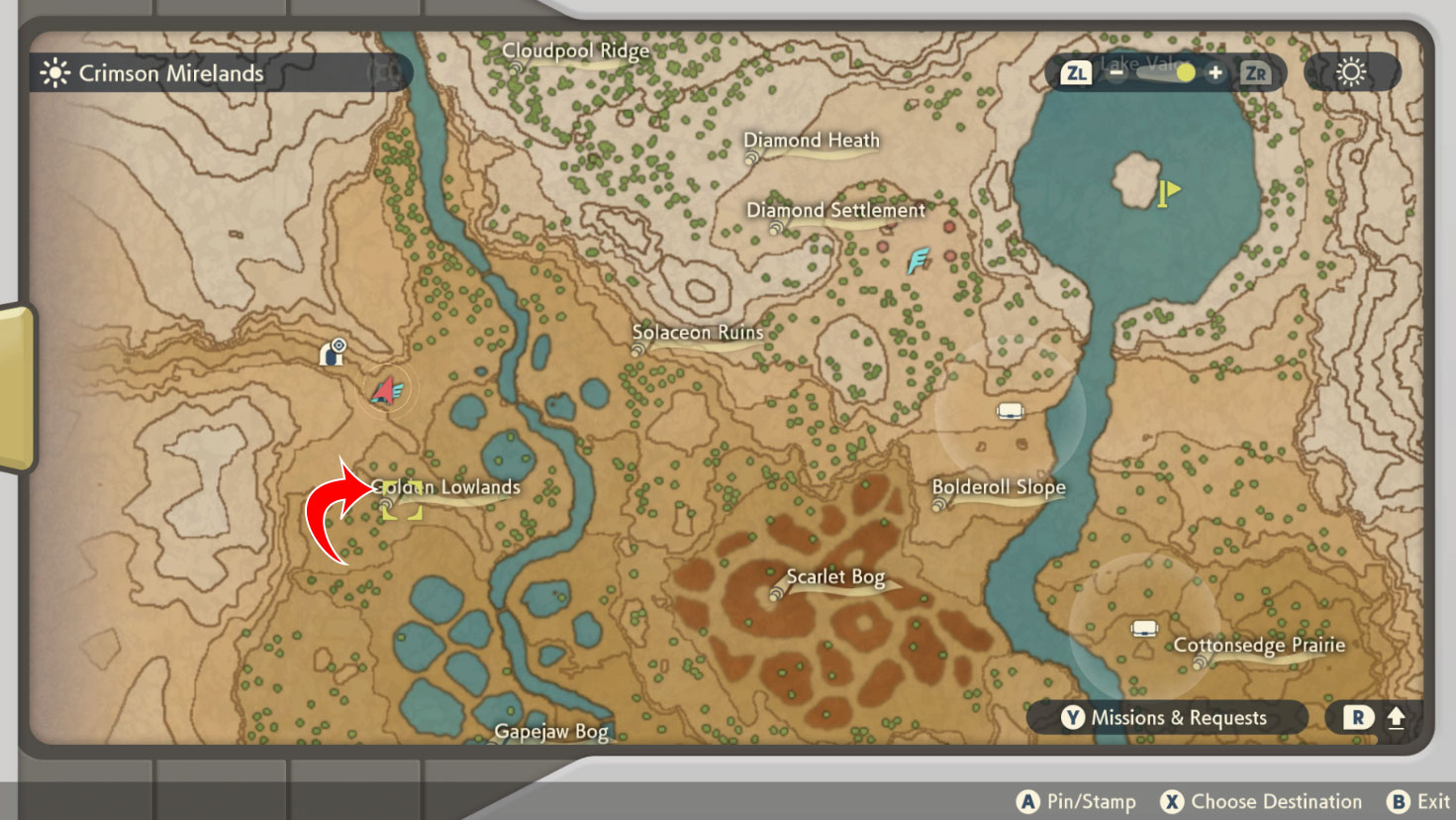Select the Golden Lowlands target brackets
Screen dimensions: 1456x820
tap(404, 502)
